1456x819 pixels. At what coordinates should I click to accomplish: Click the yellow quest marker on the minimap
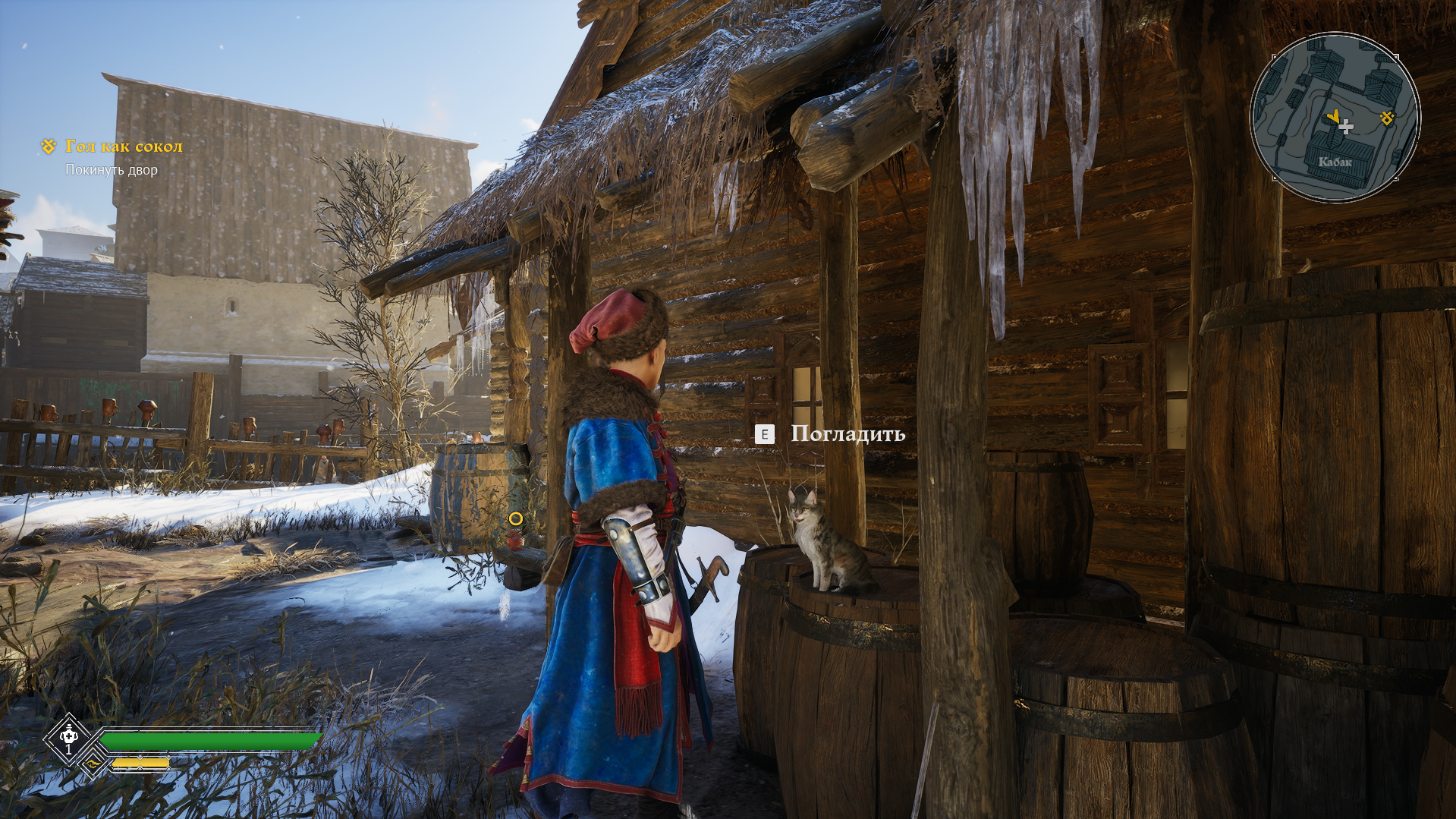pos(1387,118)
